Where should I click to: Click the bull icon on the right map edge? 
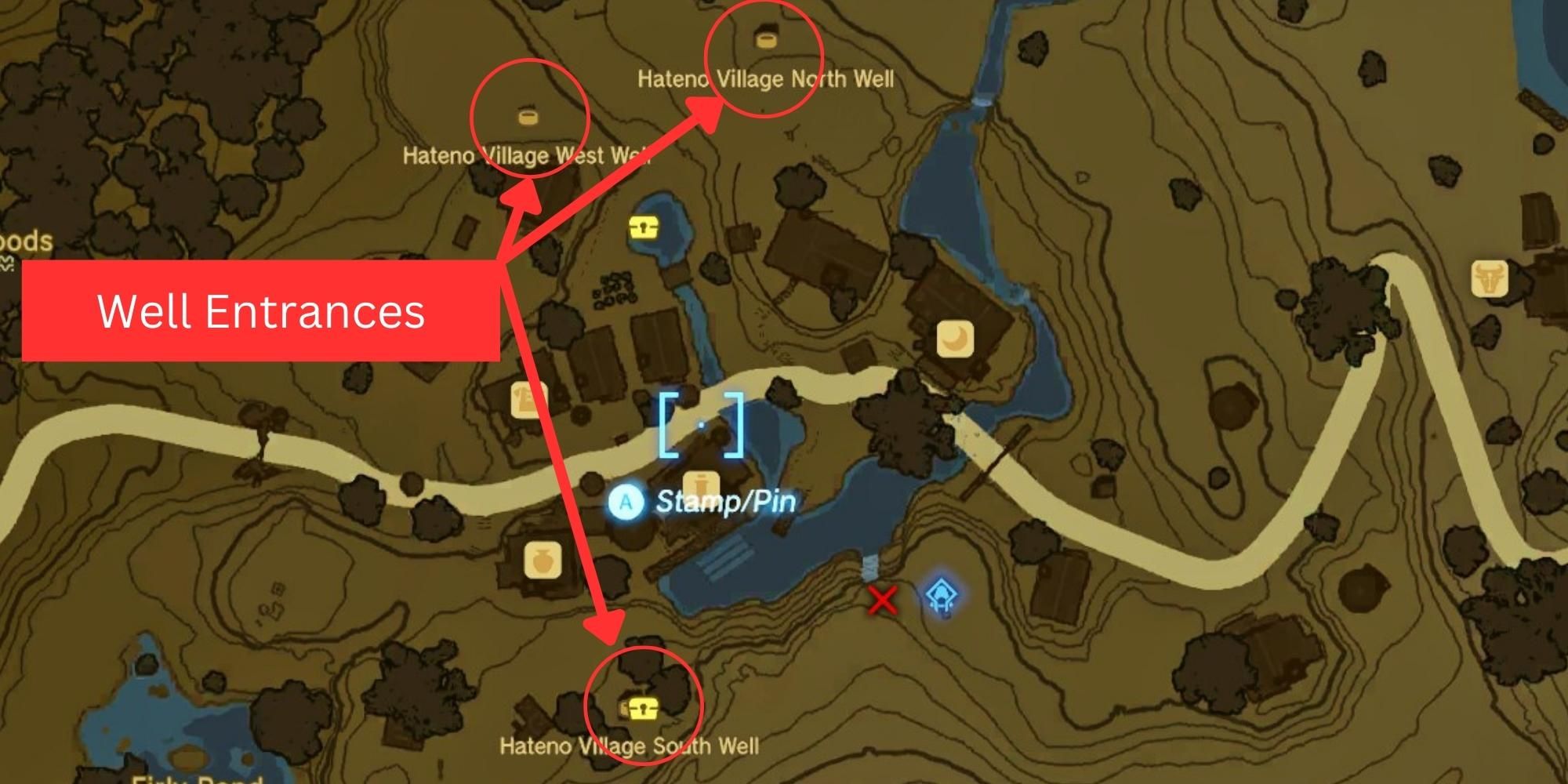click(1490, 278)
